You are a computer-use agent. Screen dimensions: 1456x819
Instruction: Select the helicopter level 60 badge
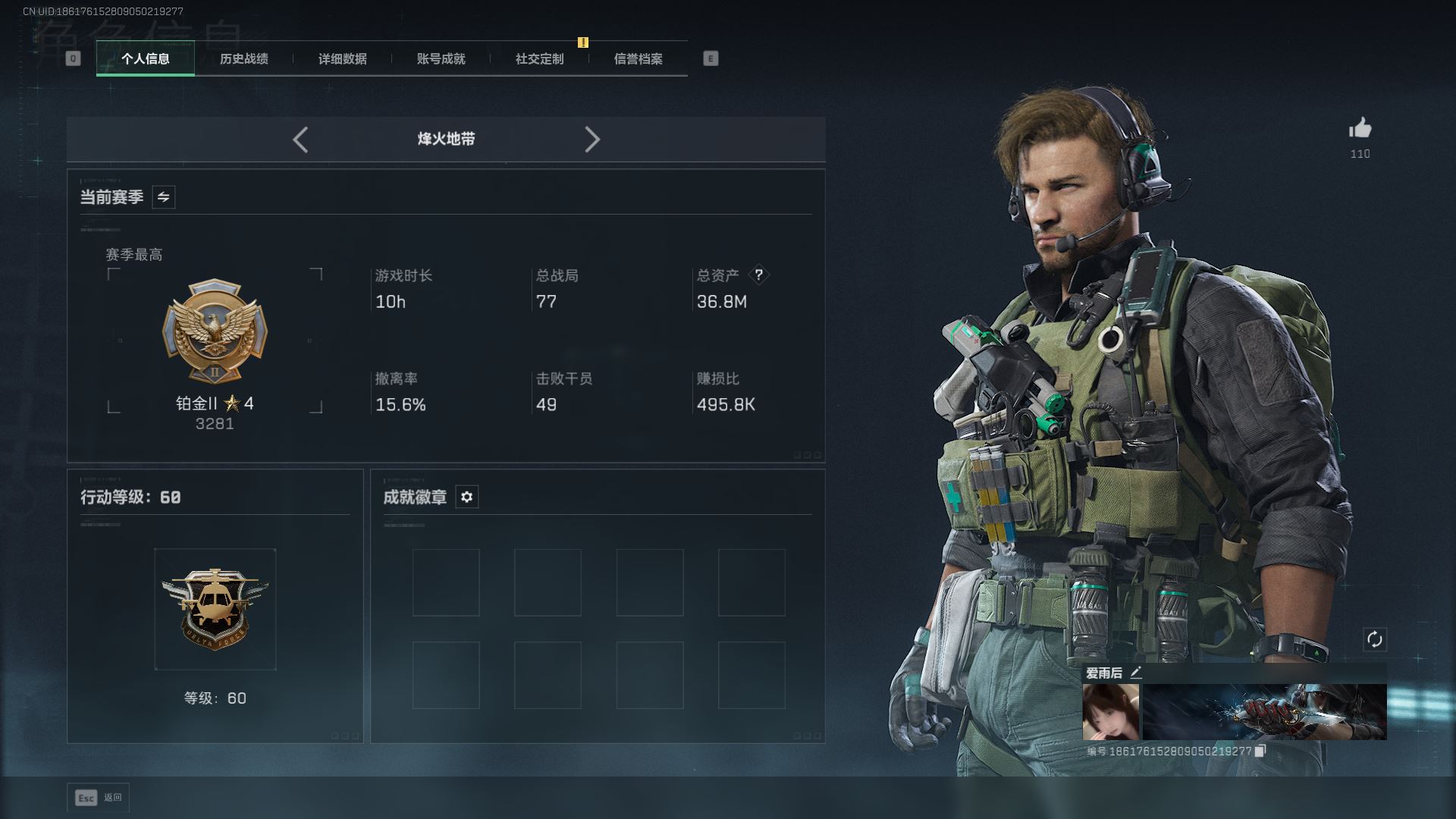215,609
